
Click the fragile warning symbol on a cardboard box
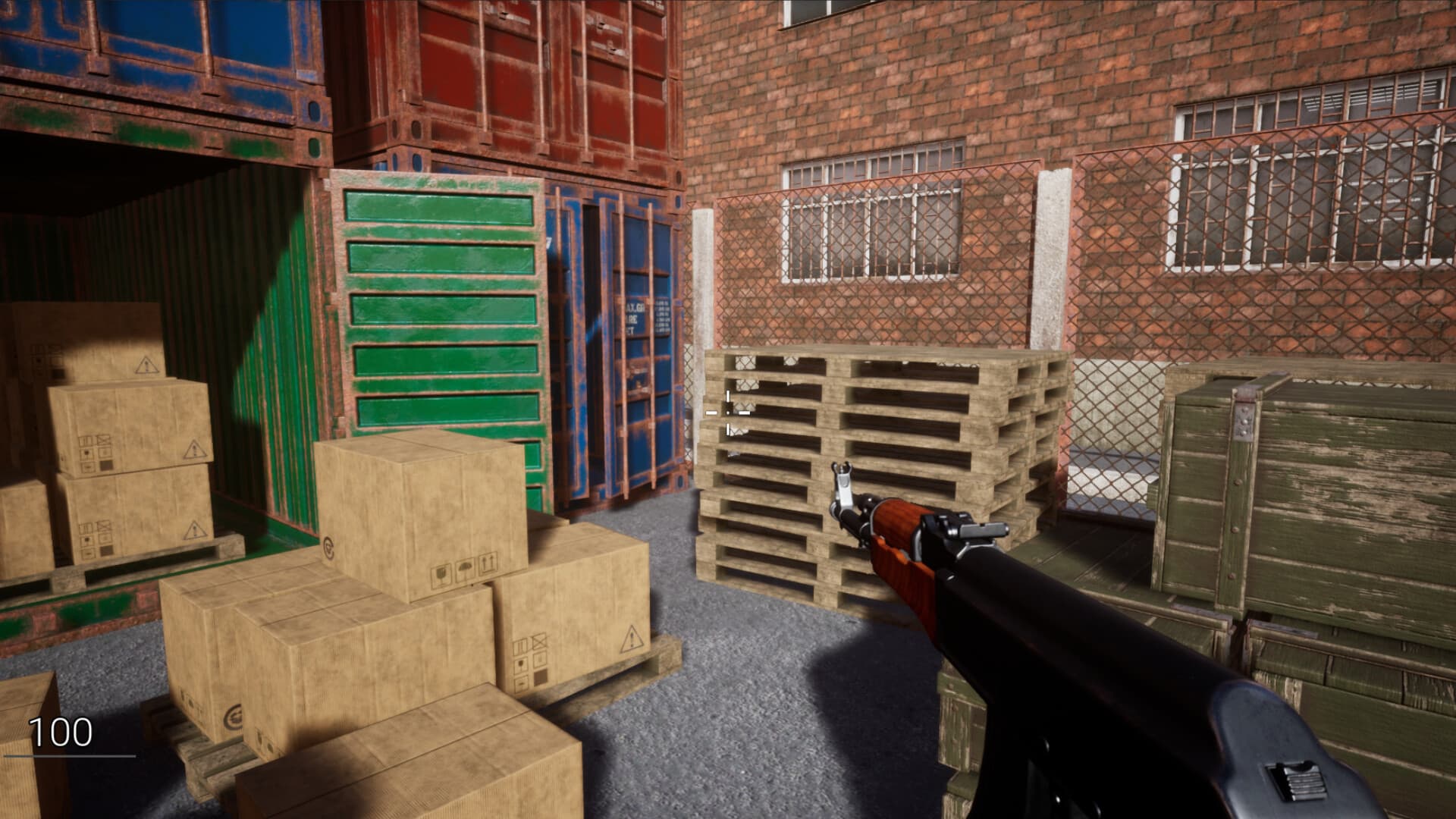[x=441, y=574]
